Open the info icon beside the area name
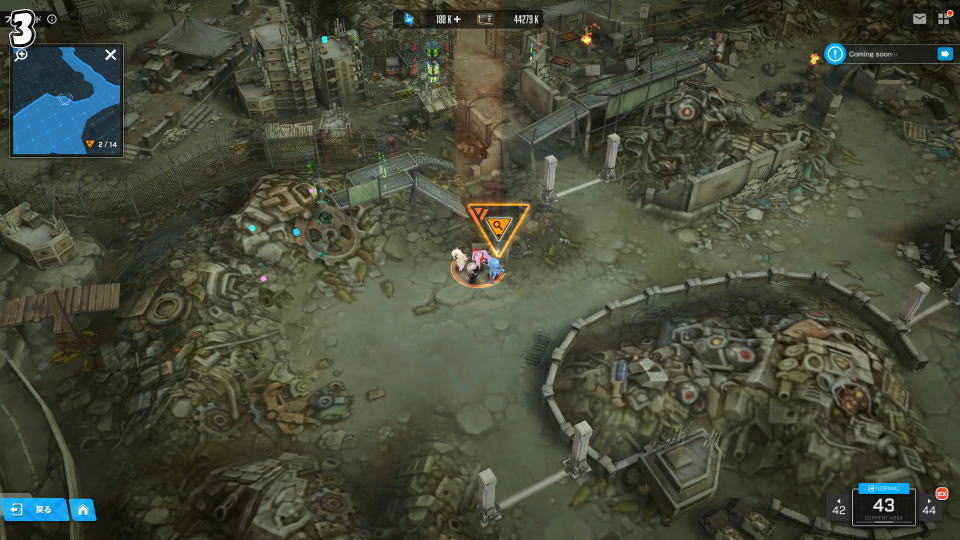 [52, 19]
